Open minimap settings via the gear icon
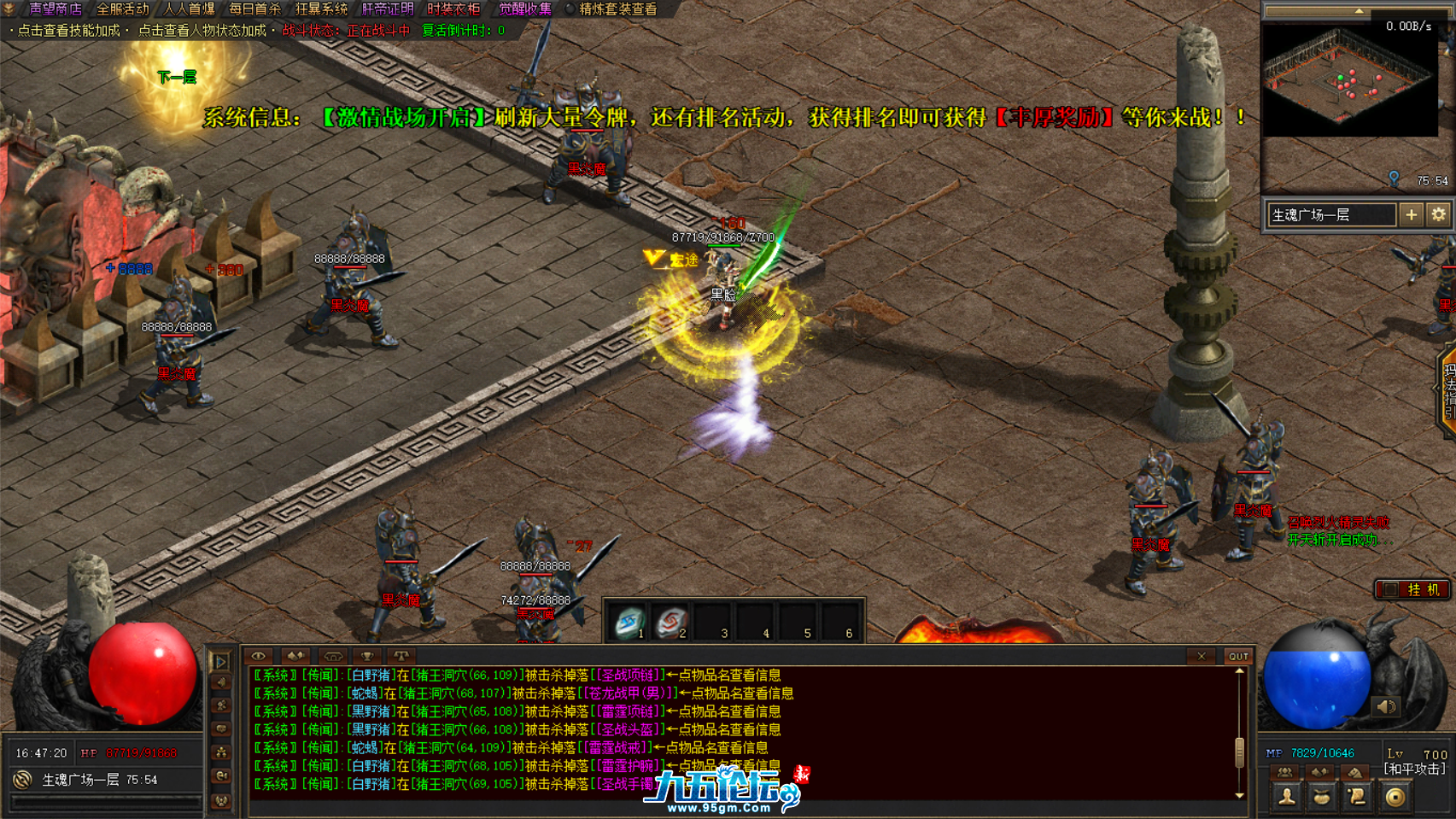The height and width of the screenshot is (819, 1456). coord(1440,214)
